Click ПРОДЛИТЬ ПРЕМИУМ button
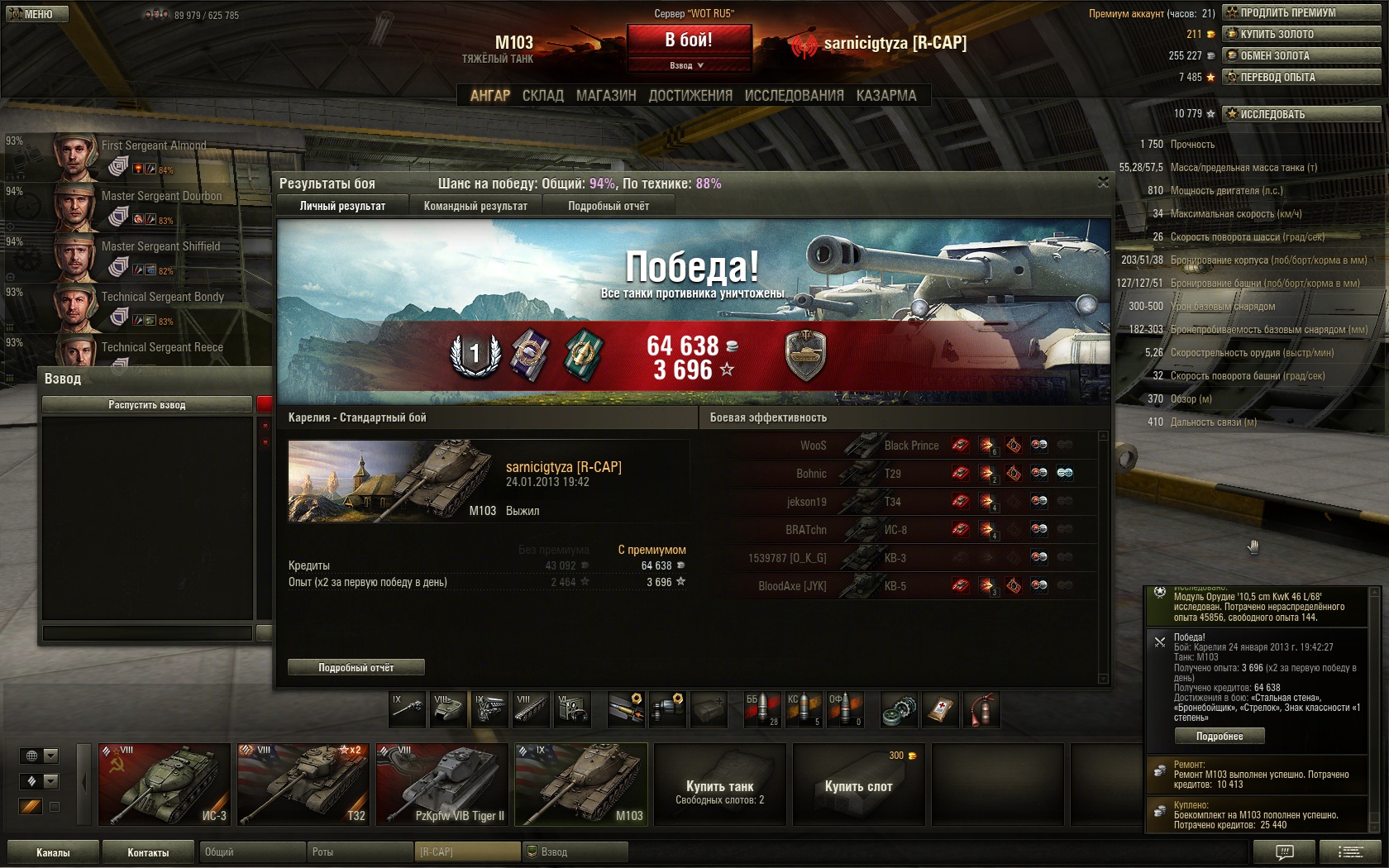1389x868 pixels. pos(1301,12)
